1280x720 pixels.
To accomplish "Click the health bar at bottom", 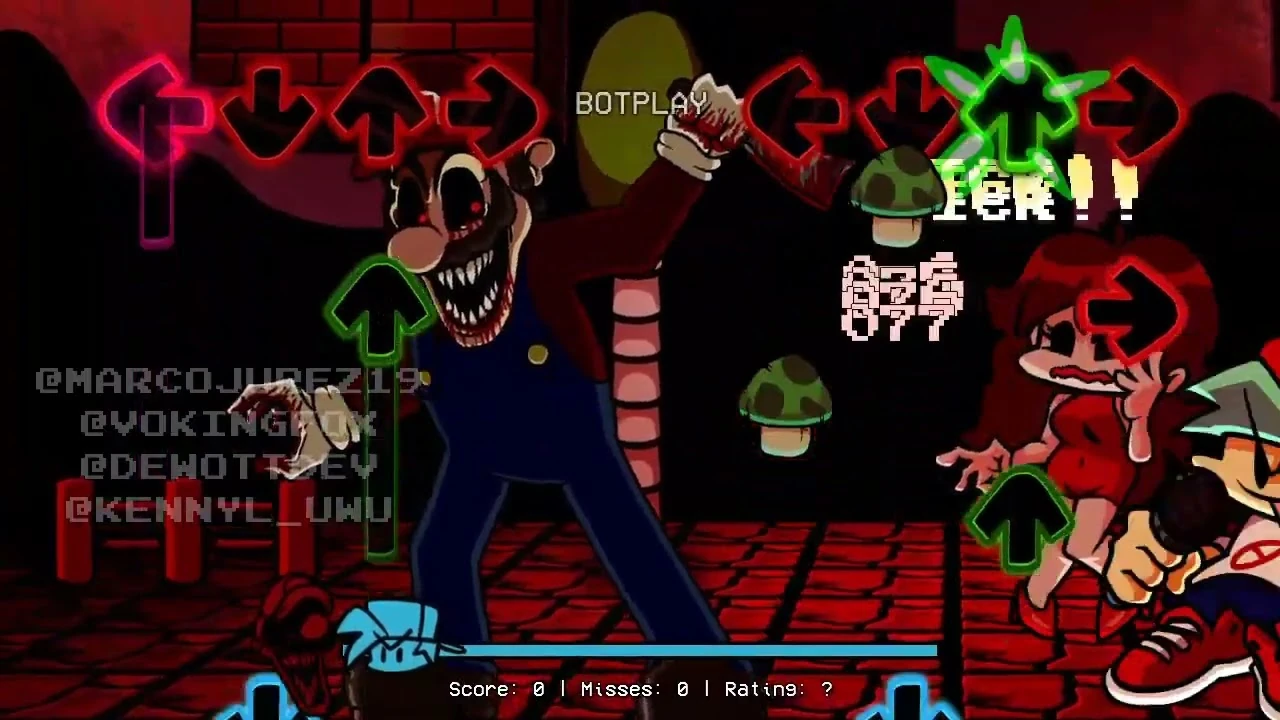I will 700,652.
